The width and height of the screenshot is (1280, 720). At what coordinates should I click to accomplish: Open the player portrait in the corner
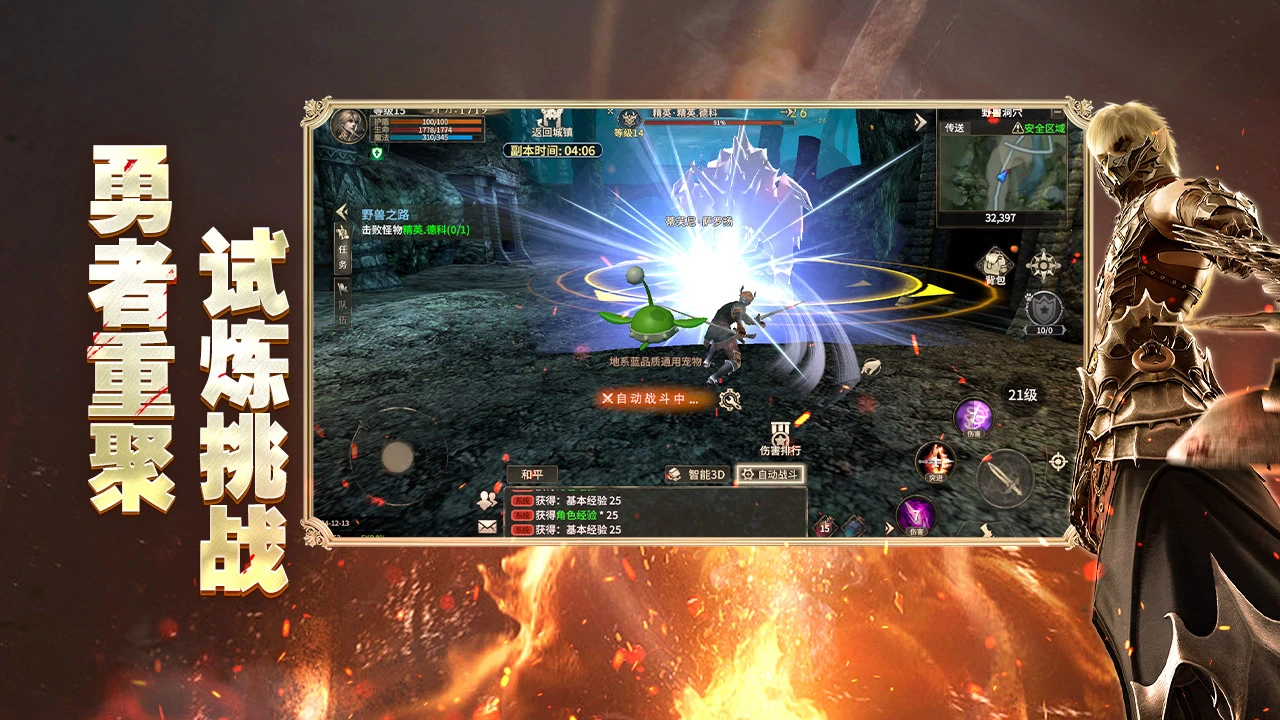coord(347,128)
